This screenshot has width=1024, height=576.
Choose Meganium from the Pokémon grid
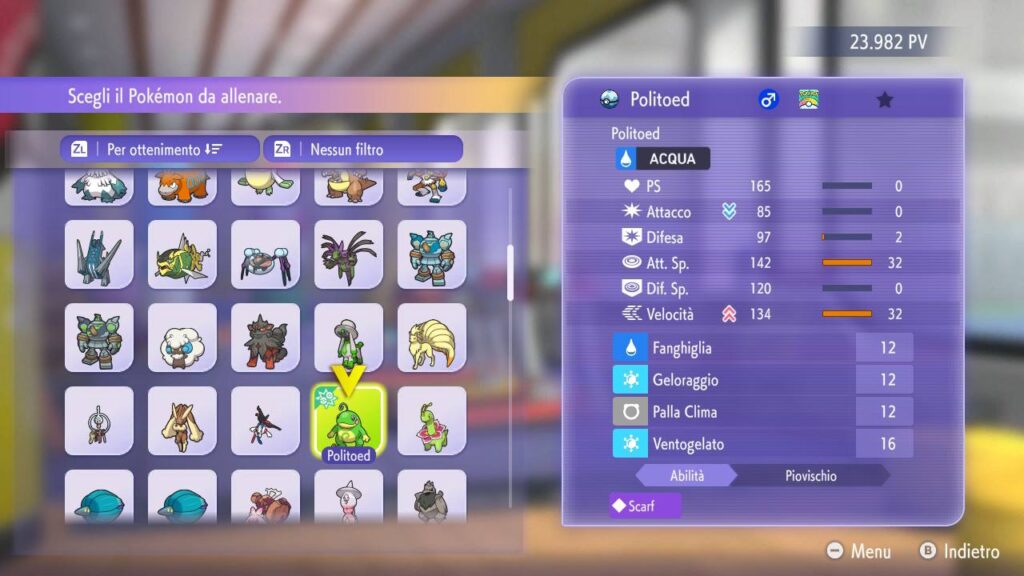coord(432,421)
